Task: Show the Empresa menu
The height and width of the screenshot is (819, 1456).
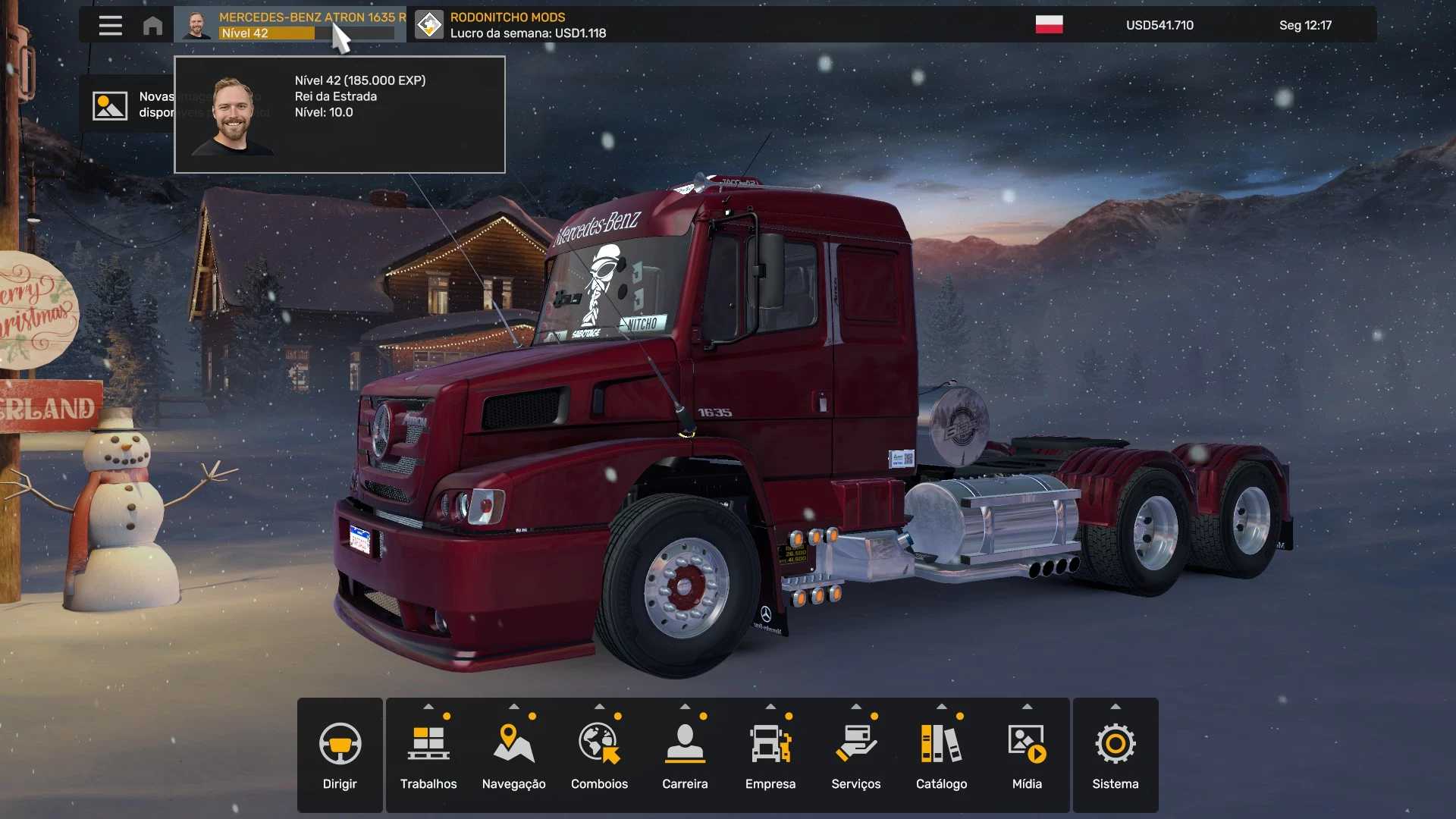Action: click(x=770, y=755)
